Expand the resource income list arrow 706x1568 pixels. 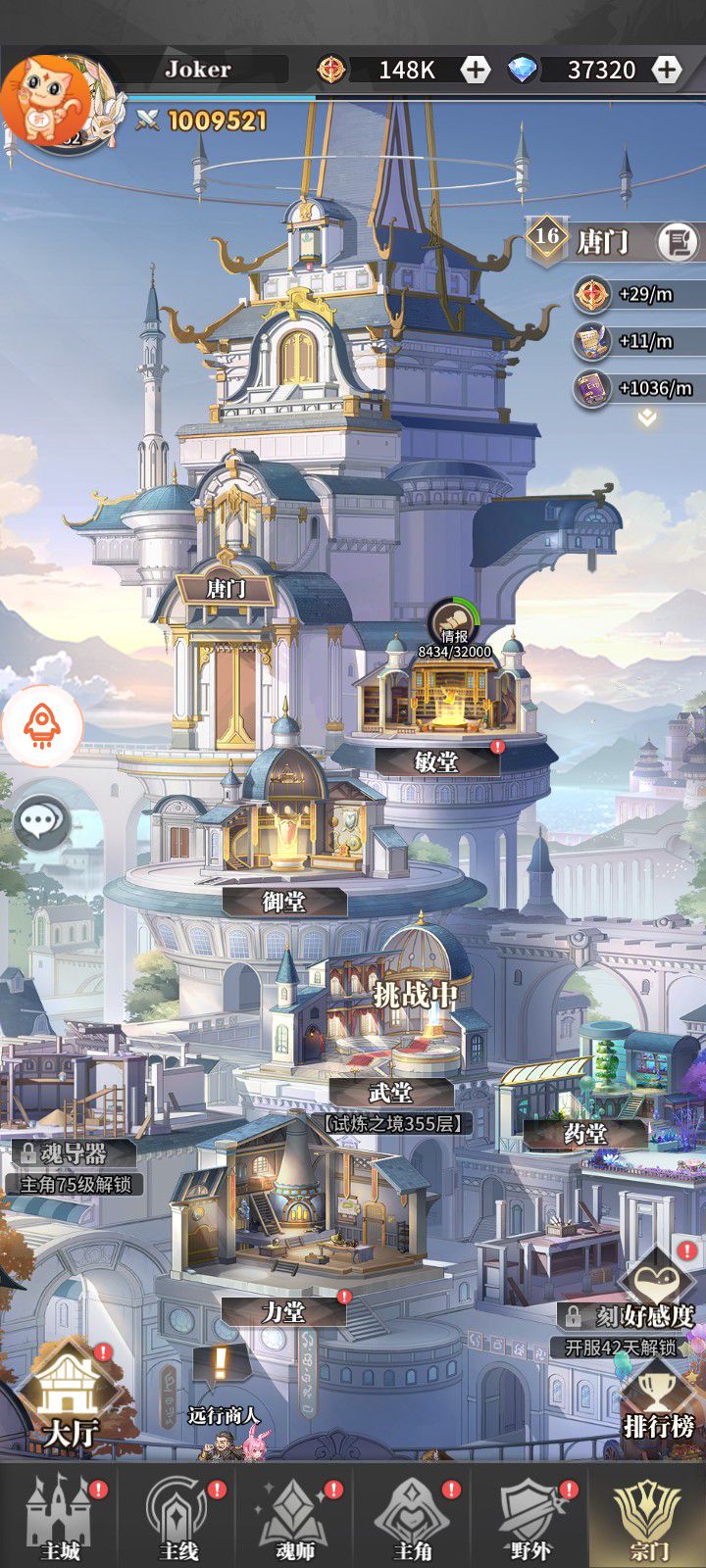click(x=646, y=418)
